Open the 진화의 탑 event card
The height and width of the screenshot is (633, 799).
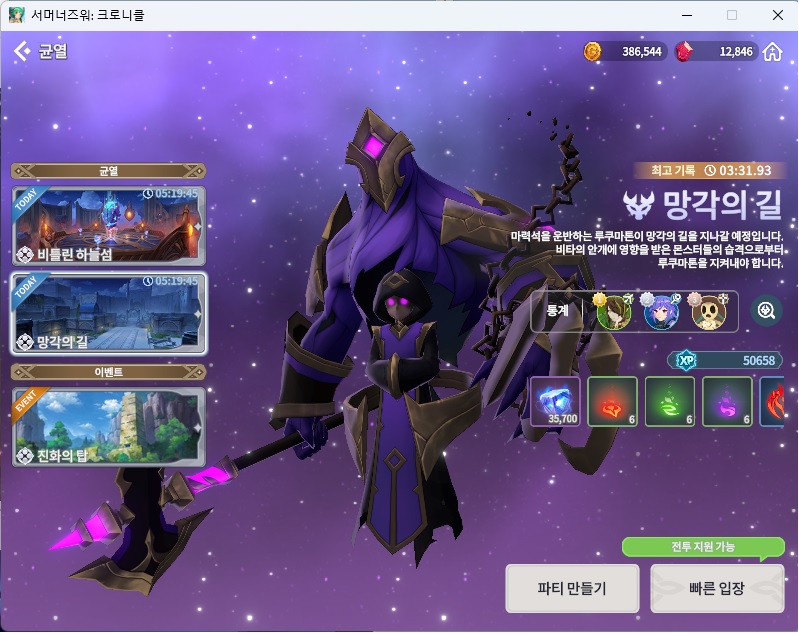pyautogui.click(x=108, y=428)
